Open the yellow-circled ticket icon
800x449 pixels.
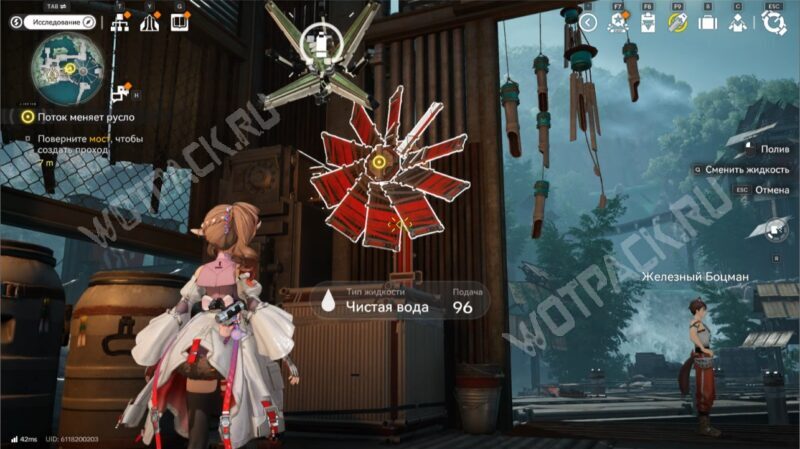677,23
